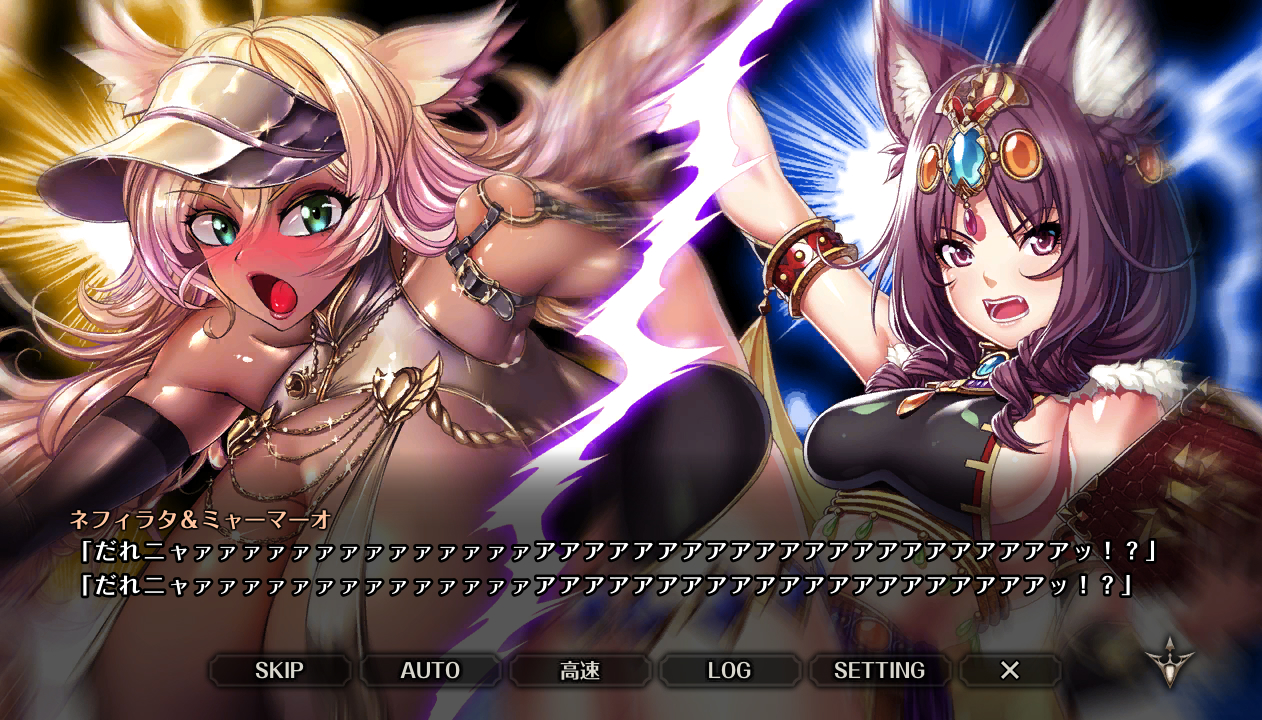Hide the dialogue window with the X button
The height and width of the screenshot is (720, 1262).
click(1010, 670)
